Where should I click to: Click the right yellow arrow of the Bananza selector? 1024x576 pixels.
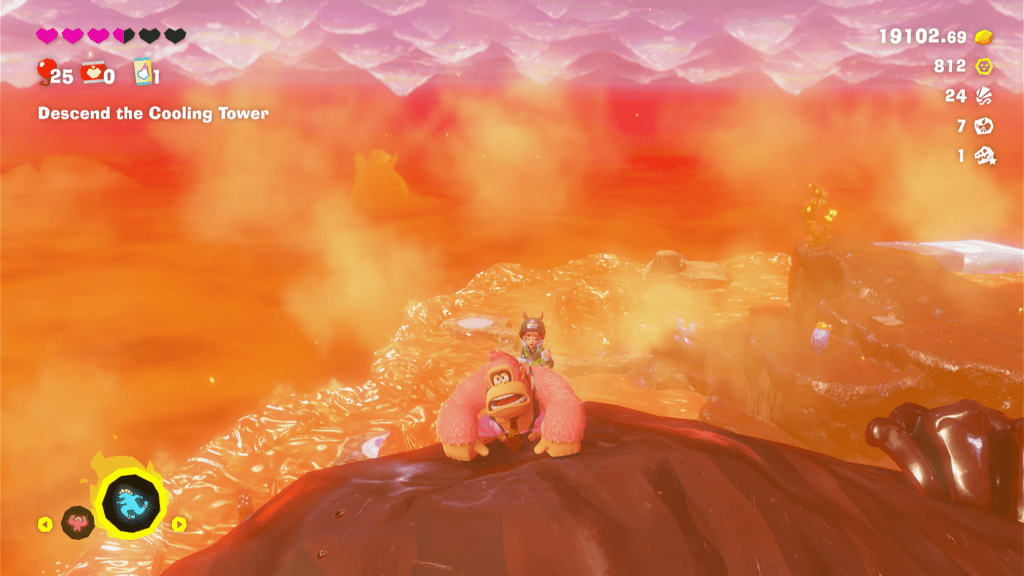[x=179, y=523]
